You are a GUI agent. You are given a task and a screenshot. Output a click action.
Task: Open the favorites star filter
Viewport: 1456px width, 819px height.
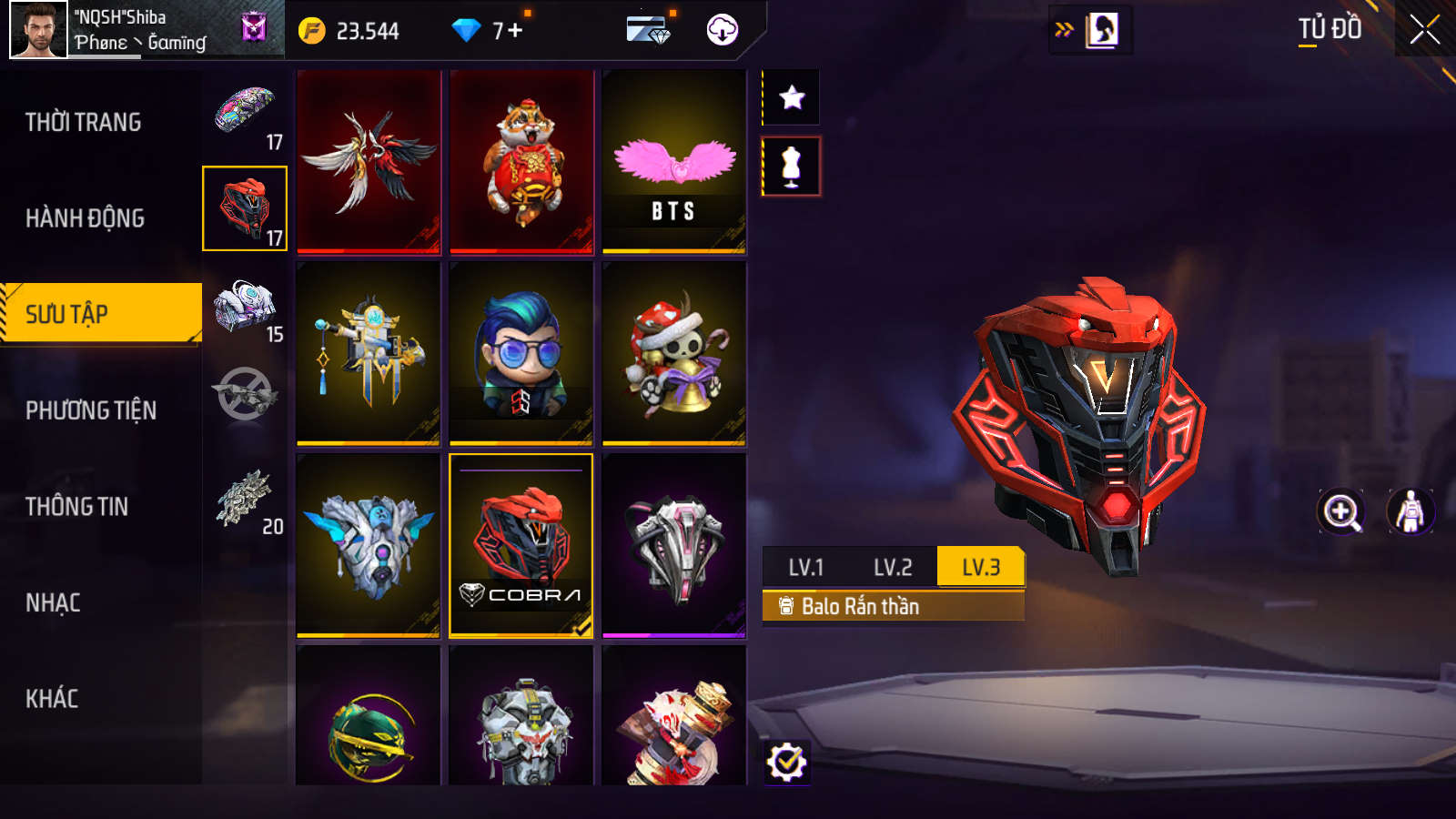tap(792, 97)
